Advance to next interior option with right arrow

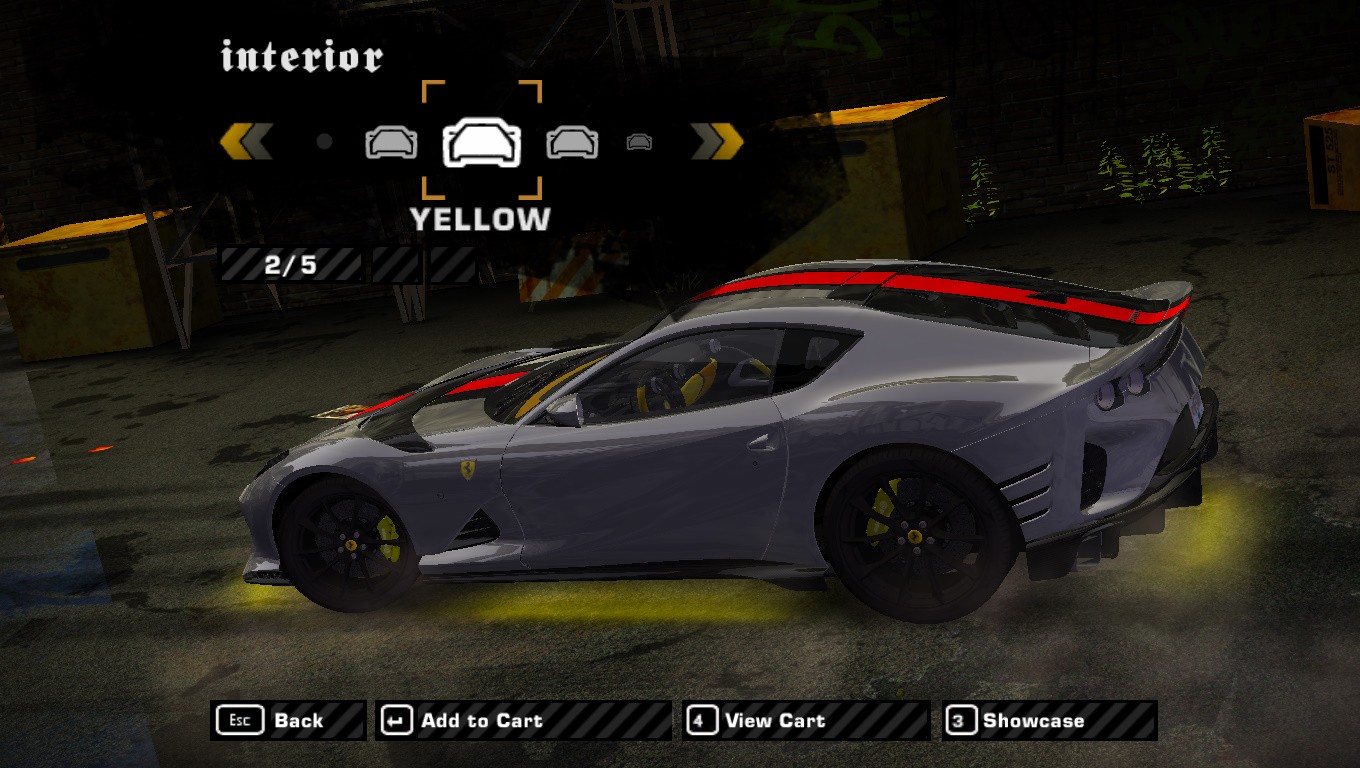[717, 142]
